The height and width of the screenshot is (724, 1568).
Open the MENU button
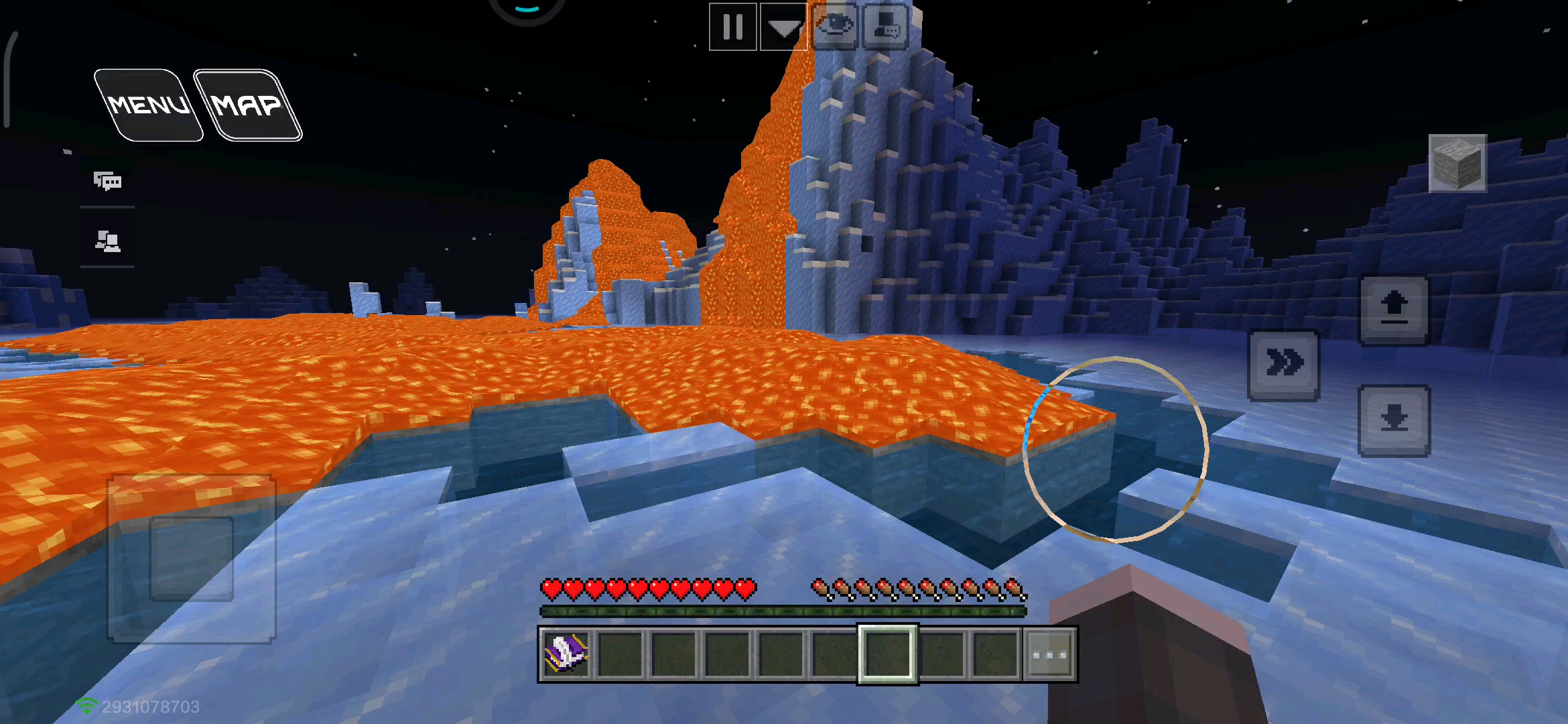click(x=148, y=105)
